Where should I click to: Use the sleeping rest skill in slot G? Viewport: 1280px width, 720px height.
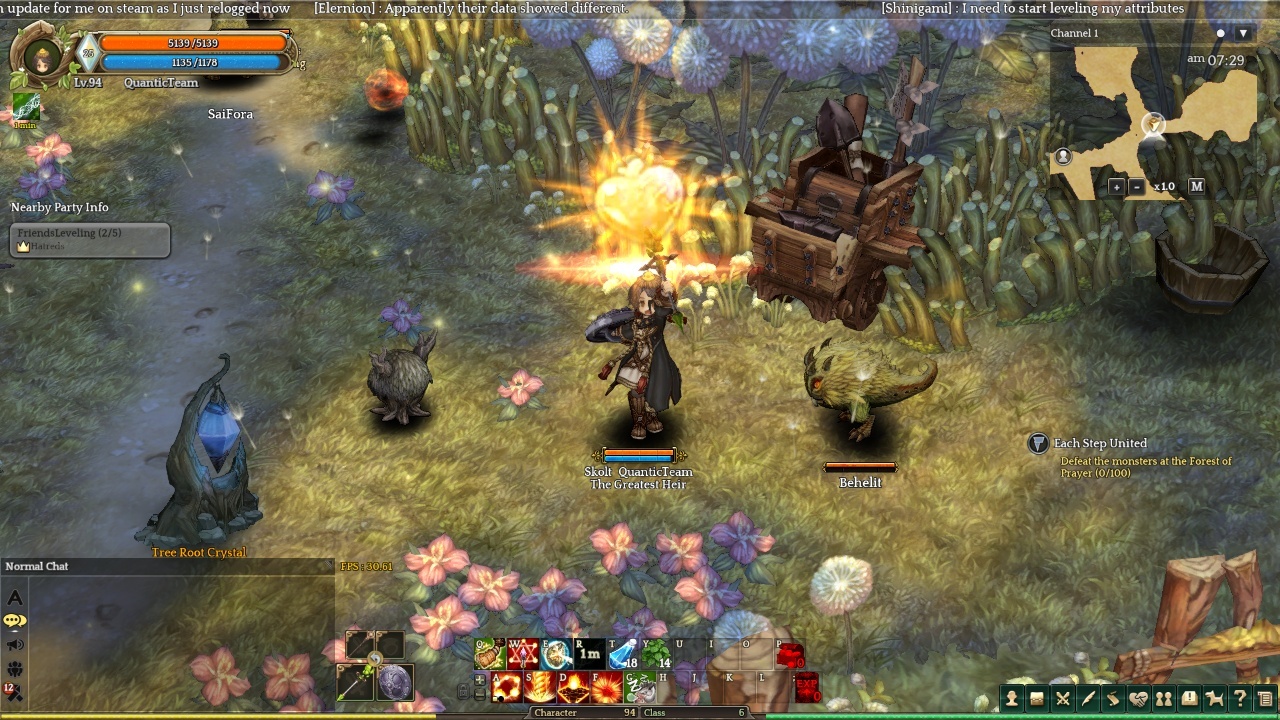[x=640, y=688]
